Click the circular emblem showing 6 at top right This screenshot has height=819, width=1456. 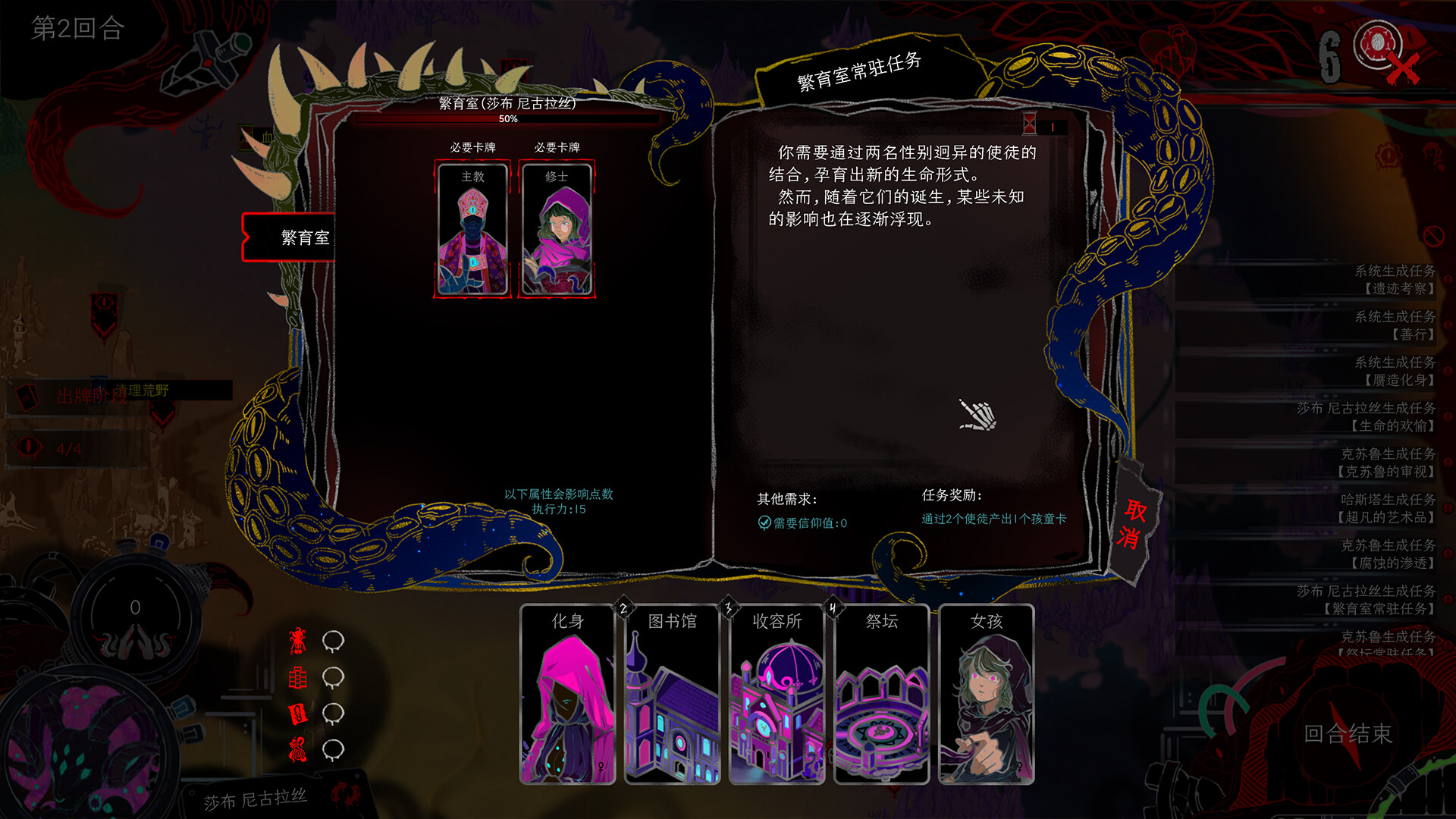coord(1378,44)
